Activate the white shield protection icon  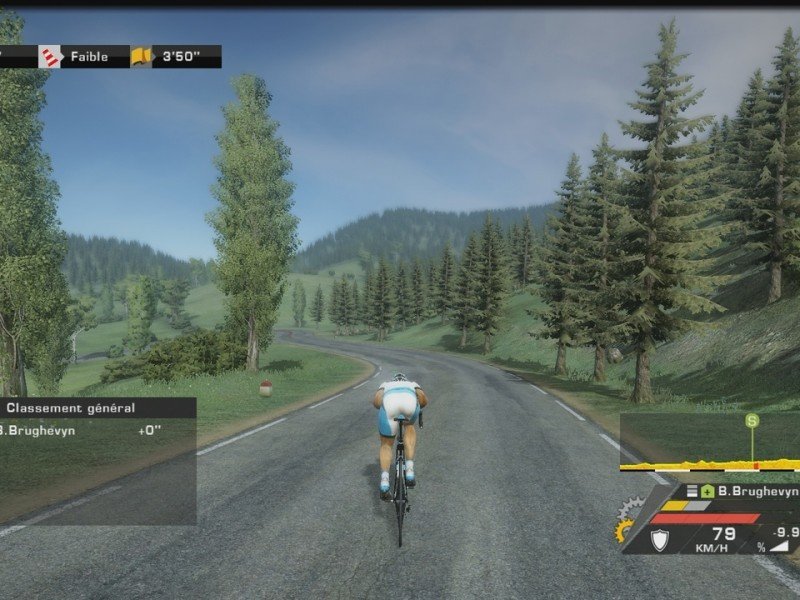pos(659,540)
